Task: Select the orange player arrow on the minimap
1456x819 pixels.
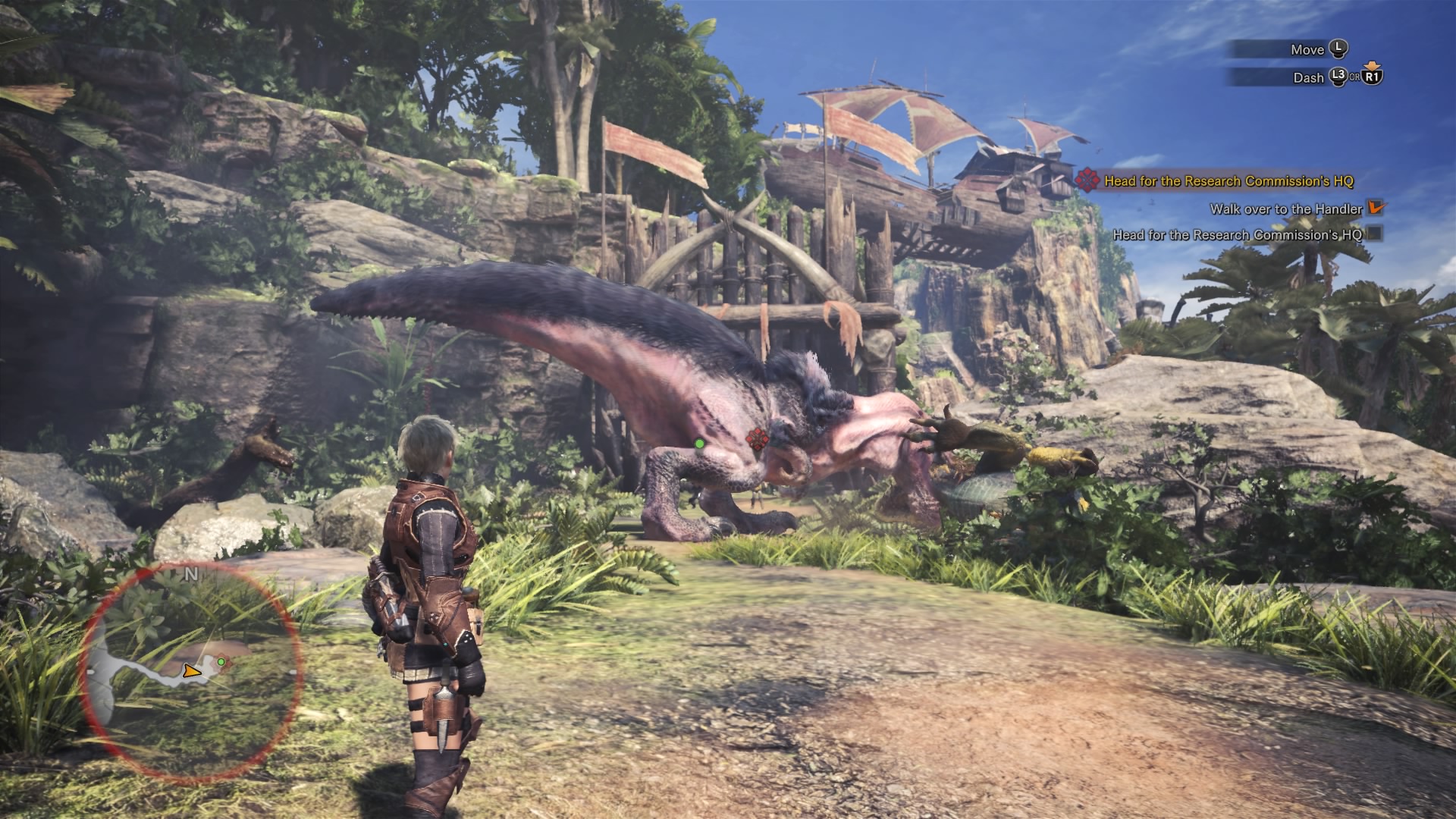Action: click(x=193, y=672)
